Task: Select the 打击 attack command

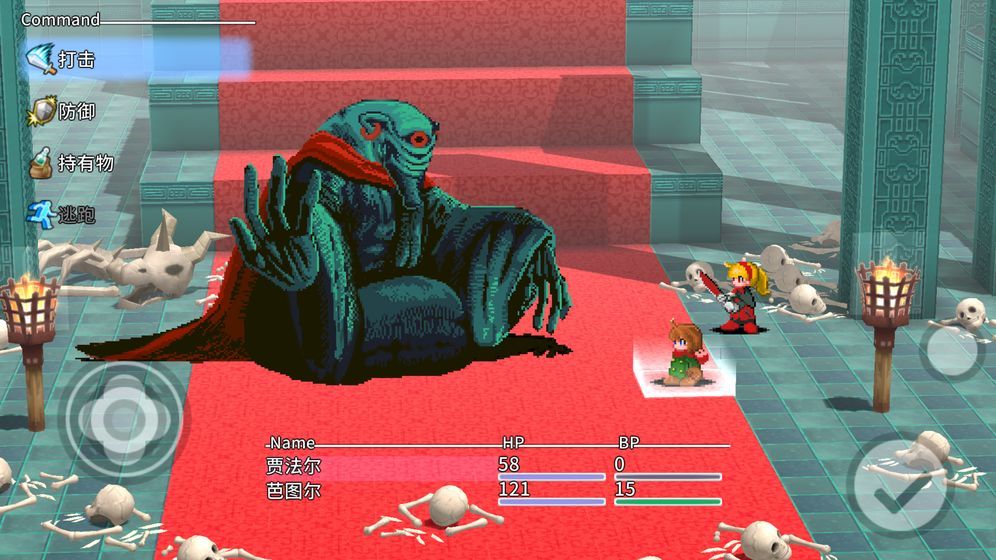Action: 76,60
